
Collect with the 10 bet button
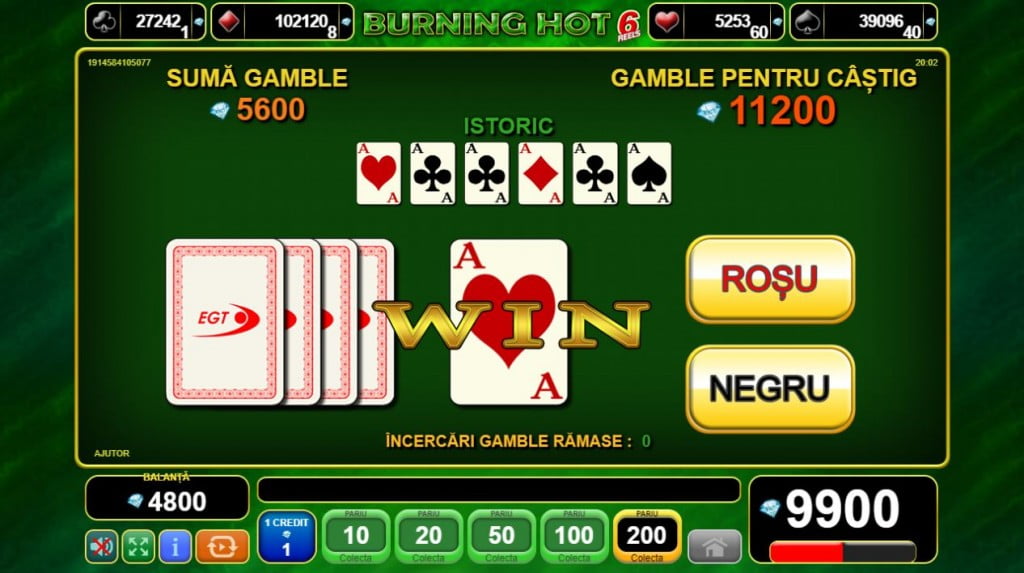[x=356, y=537]
